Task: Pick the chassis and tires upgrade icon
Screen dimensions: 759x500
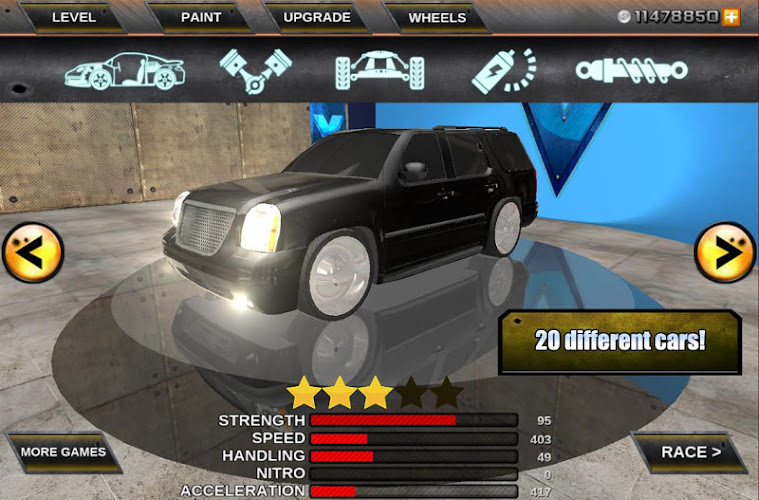Action: 380,70
